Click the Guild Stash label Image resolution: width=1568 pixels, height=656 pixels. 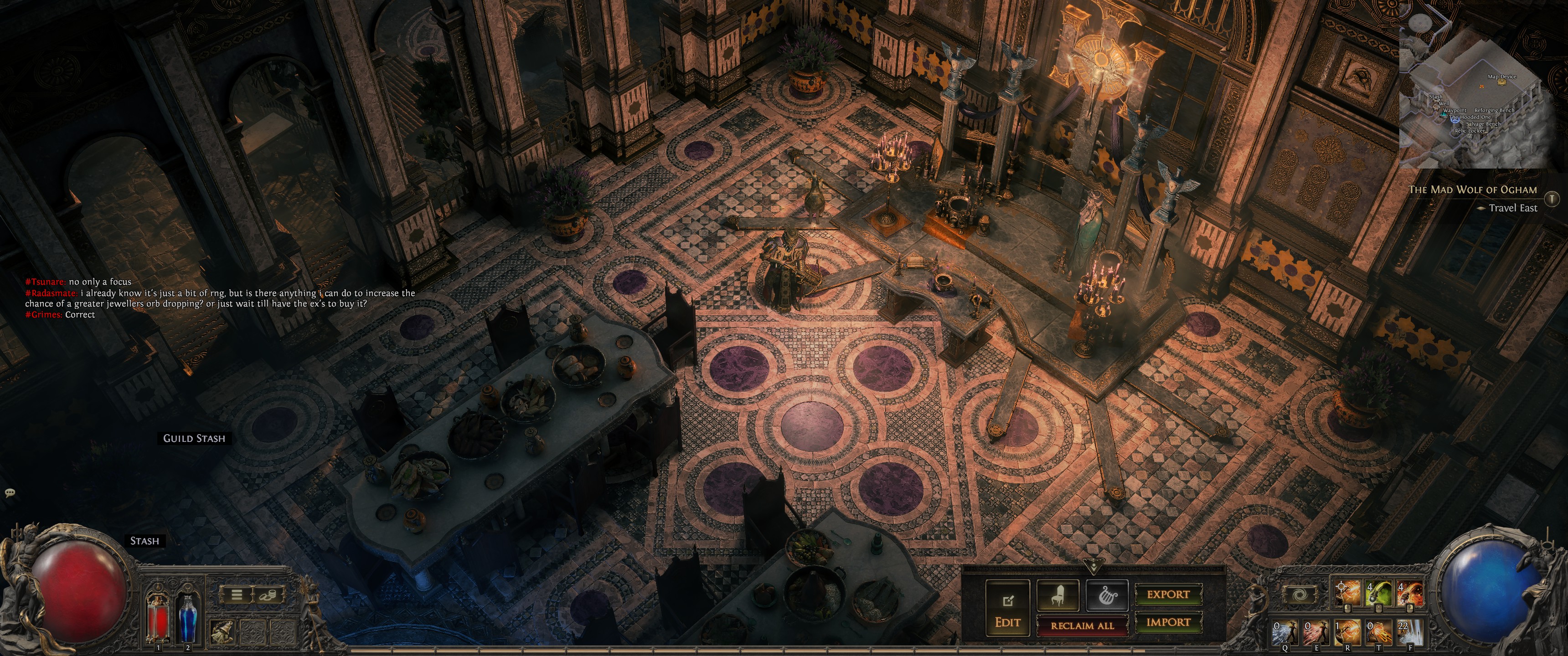pyautogui.click(x=194, y=438)
